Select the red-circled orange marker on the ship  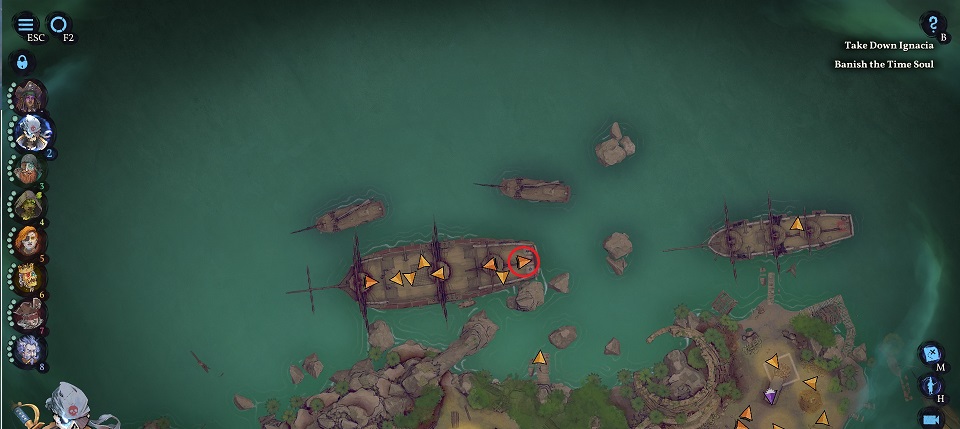coord(524,262)
